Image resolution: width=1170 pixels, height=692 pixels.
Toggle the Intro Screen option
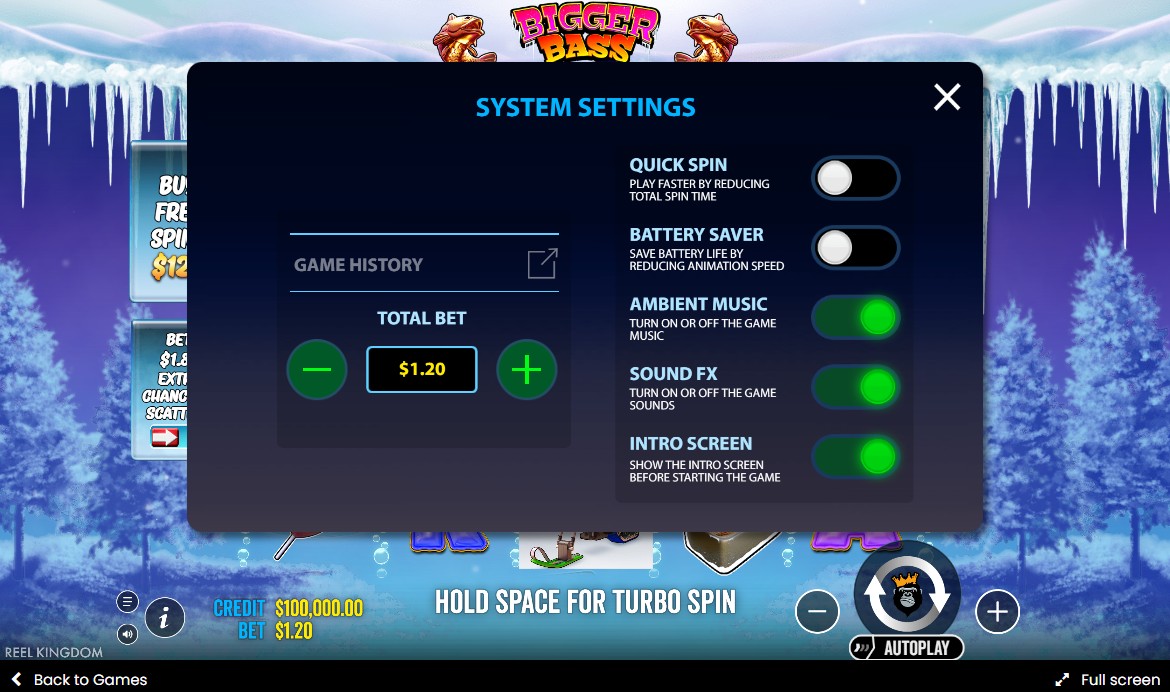click(x=855, y=457)
